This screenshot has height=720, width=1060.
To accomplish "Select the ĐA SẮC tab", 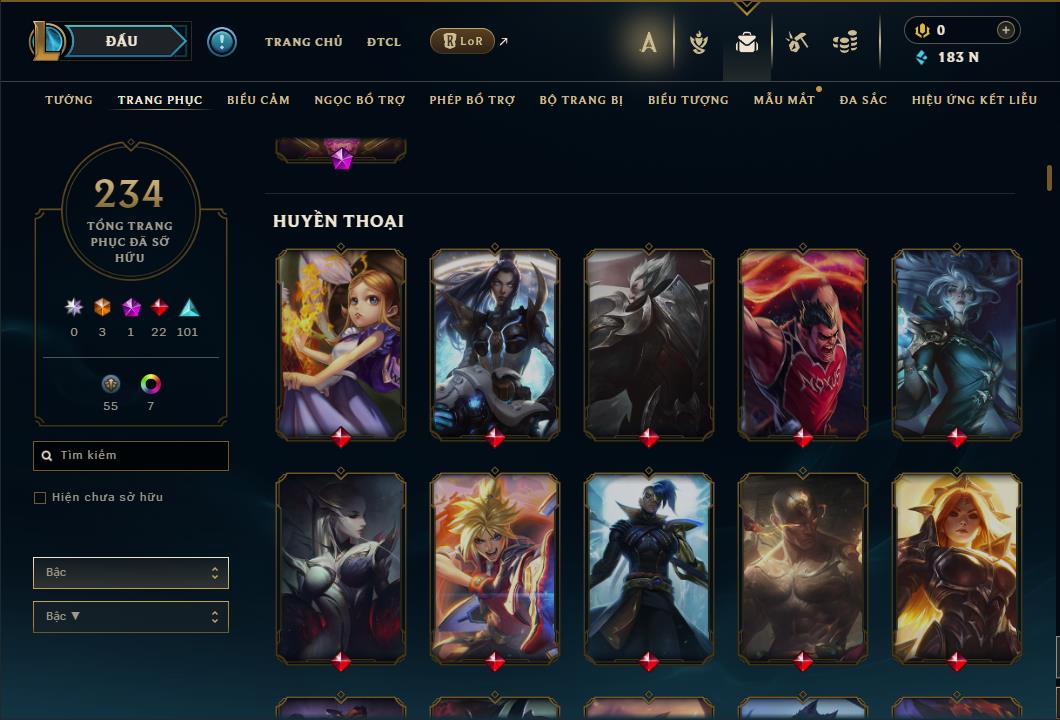I will 863,100.
